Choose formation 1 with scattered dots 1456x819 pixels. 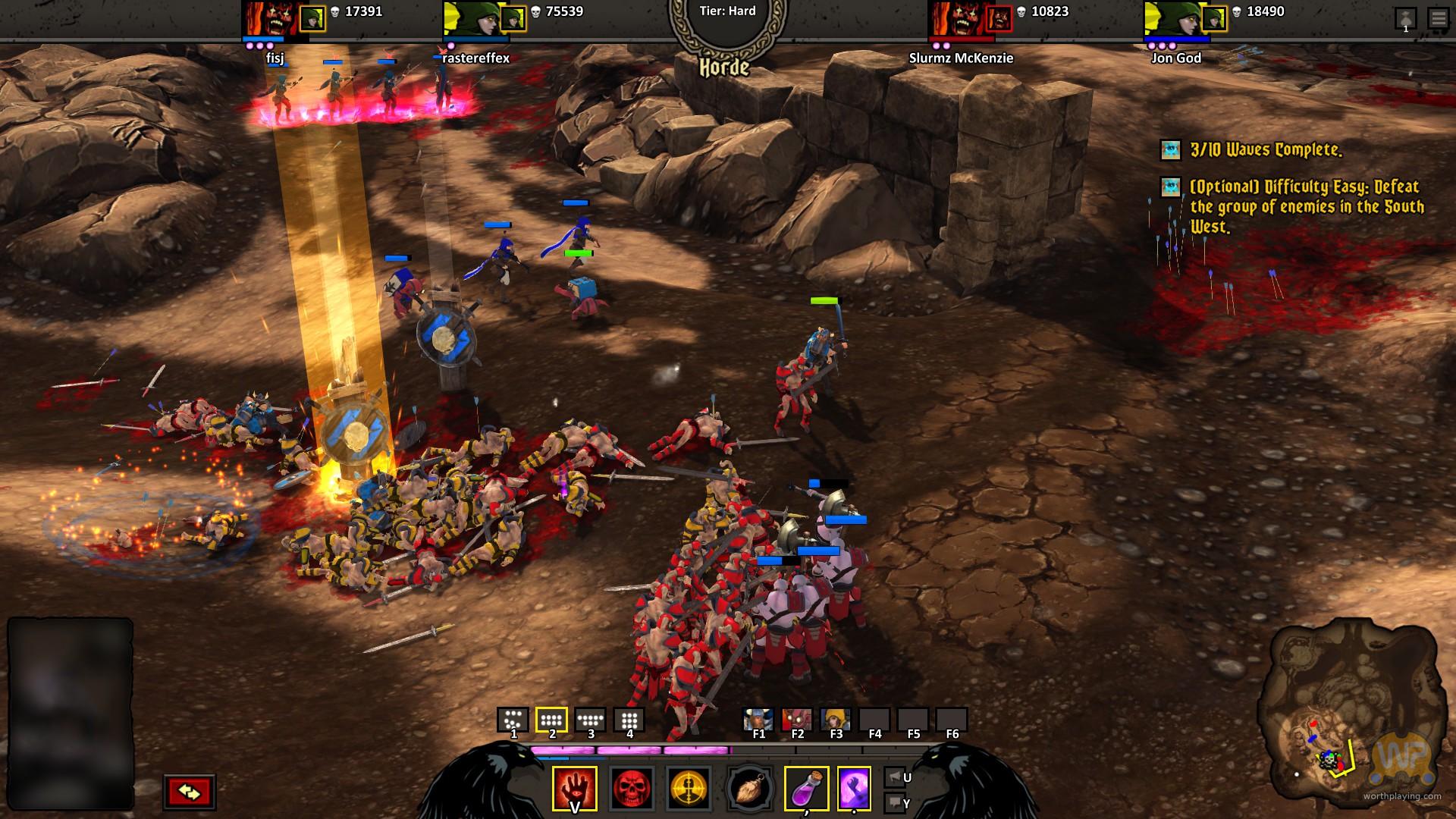coord(513,720)
